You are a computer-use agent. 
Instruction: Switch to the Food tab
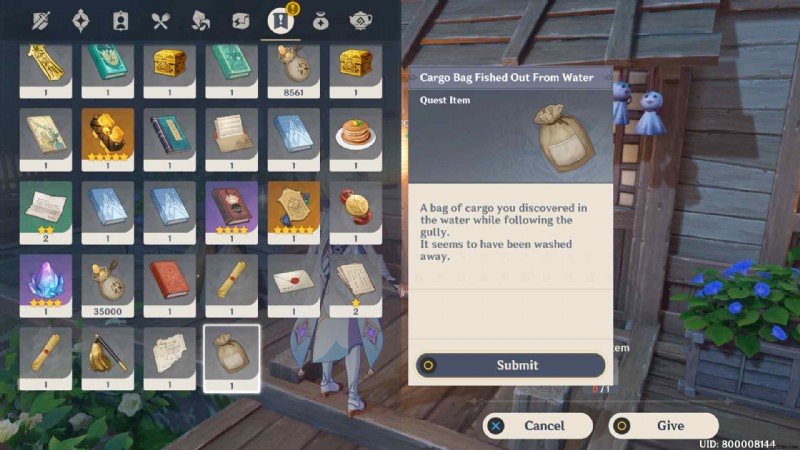click(x=160, y=20)
